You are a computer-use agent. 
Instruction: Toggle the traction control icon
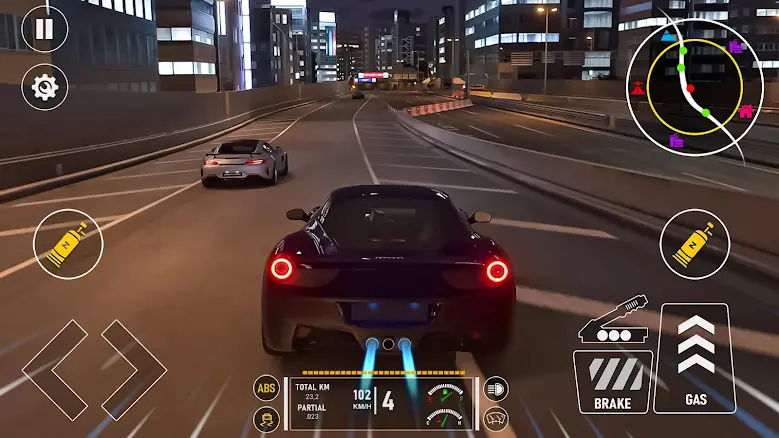[x=267, y=419]
